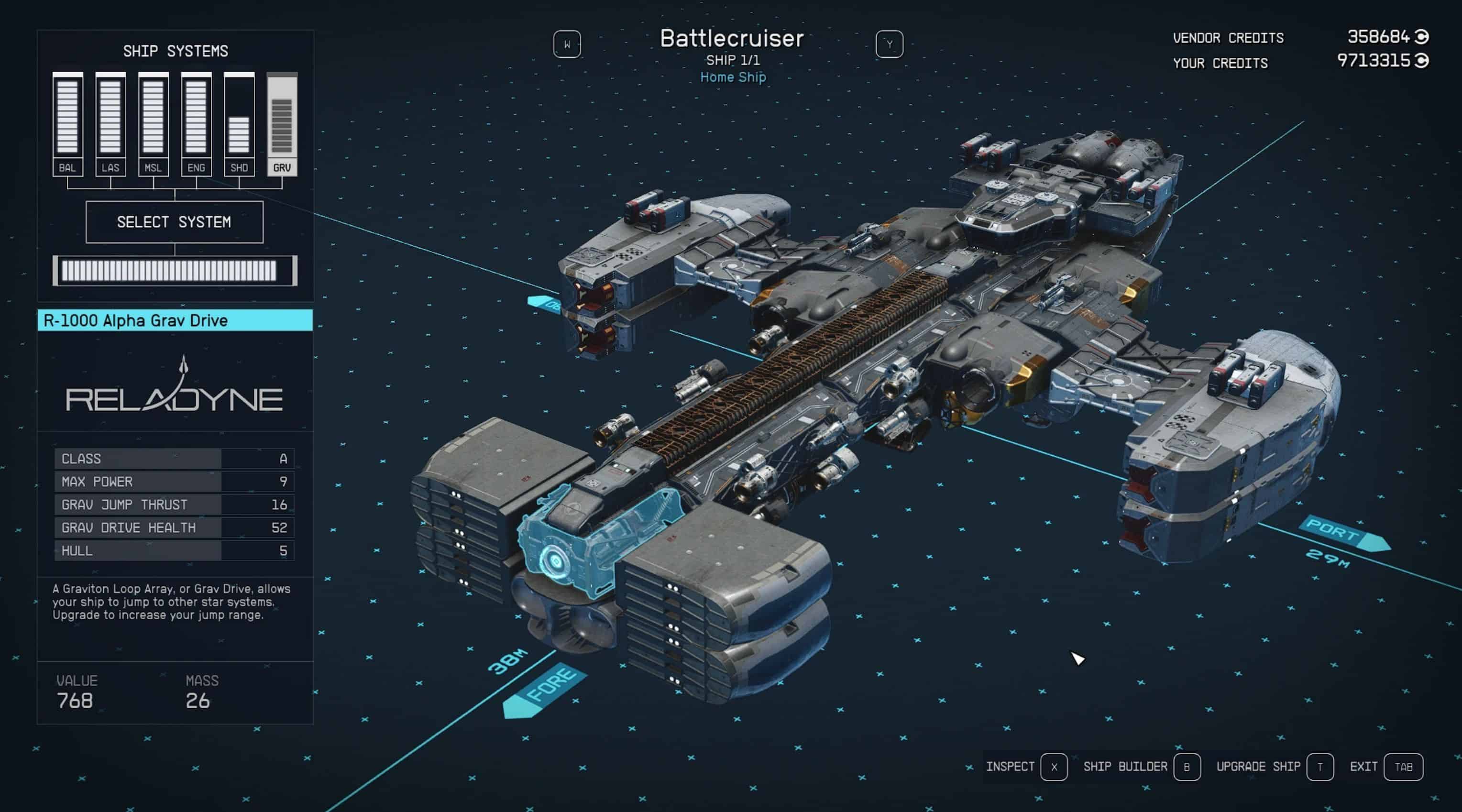
Task: Select the GRV grav drive column
Action: tap(282, 124)
